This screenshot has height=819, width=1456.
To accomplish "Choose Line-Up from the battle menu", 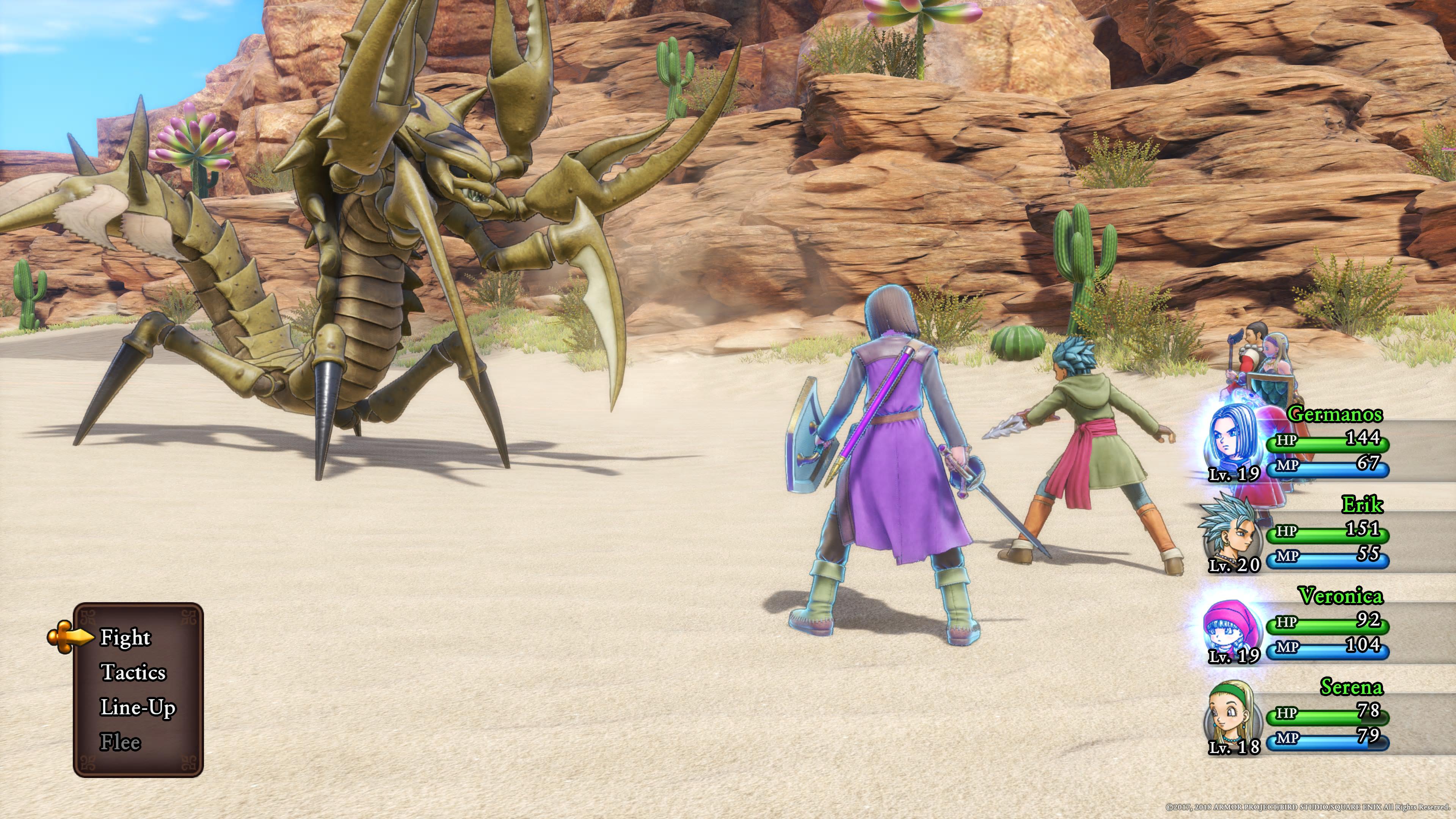I will [x=137, y=708].
